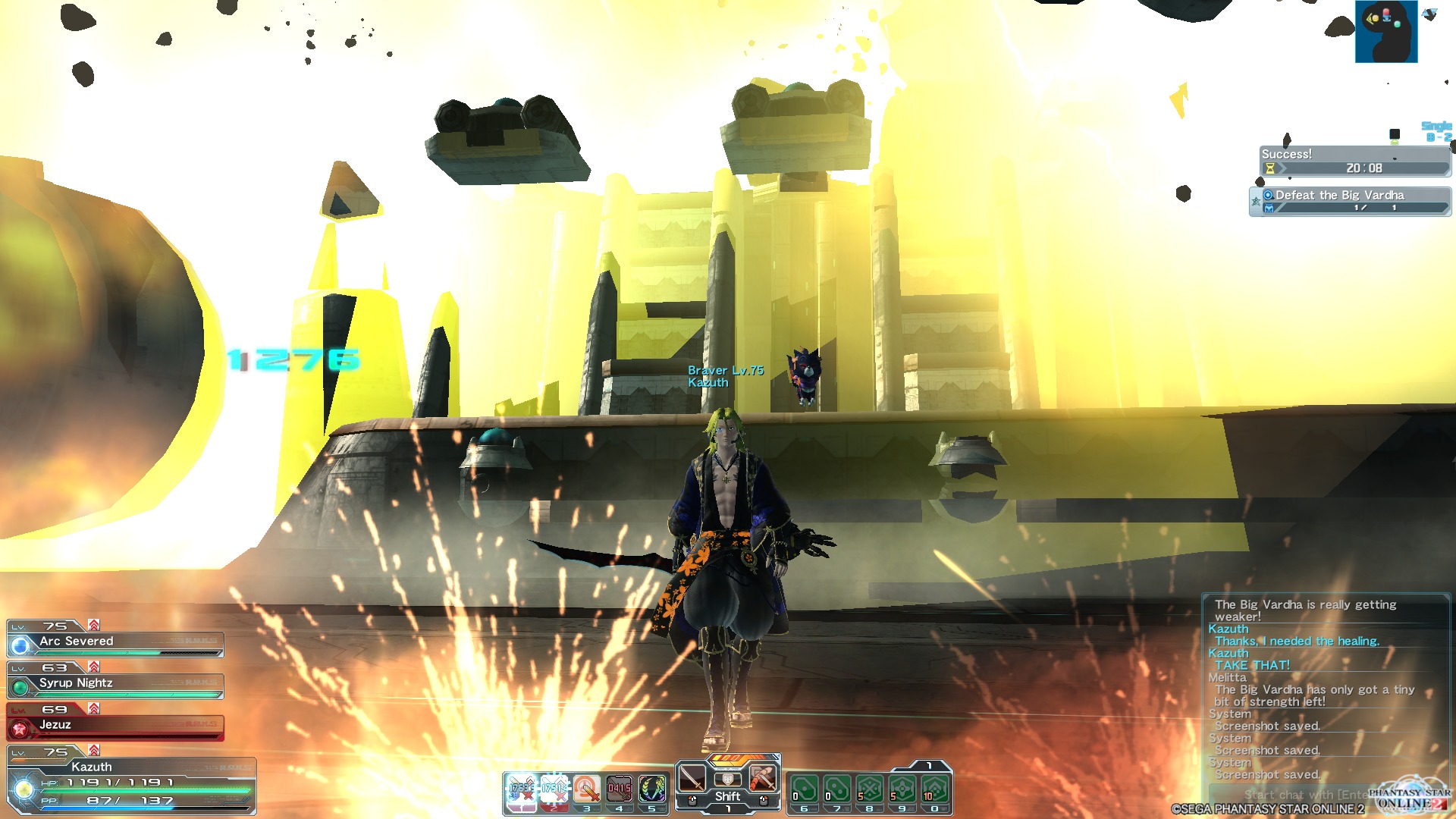Activate the rainbow wings skill in slot 5
Image resolution: width=1456 pixels, height=819 pixels.
(651, 789)
